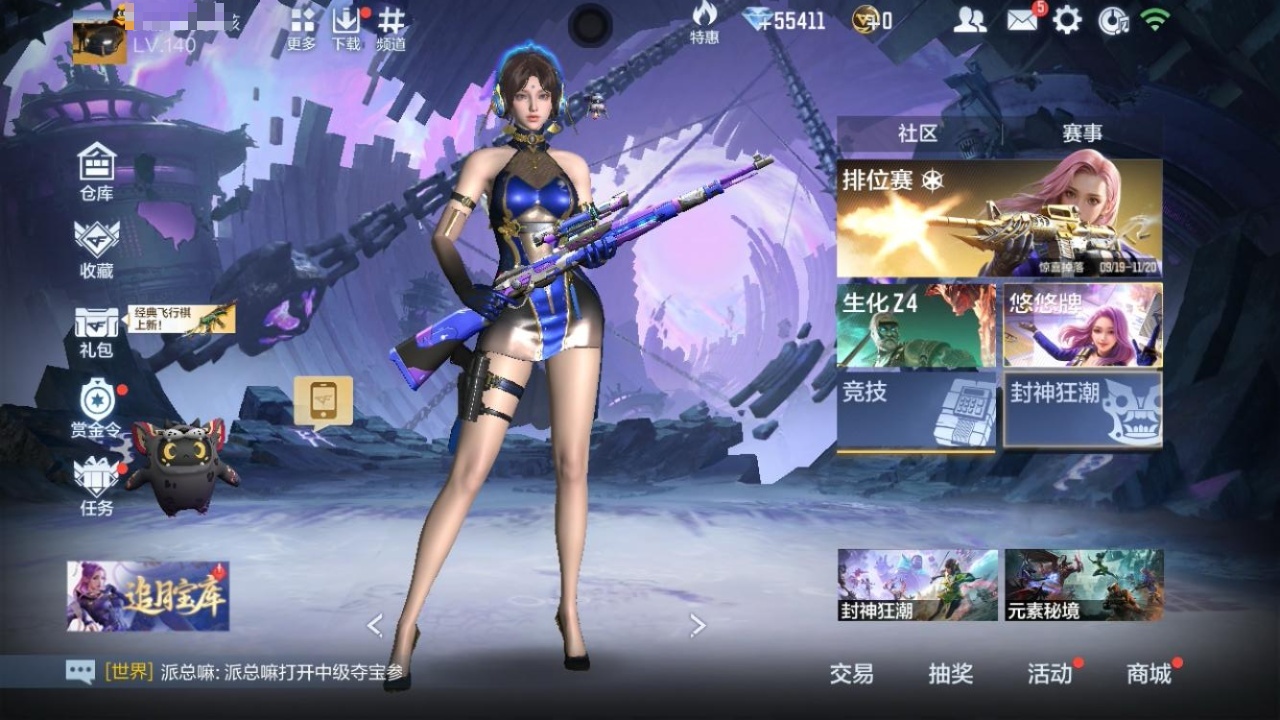Switch to the 社区 community tab
Image resolution: width=1280 pixels, height=720 pixels.
(x=918, y=134)
